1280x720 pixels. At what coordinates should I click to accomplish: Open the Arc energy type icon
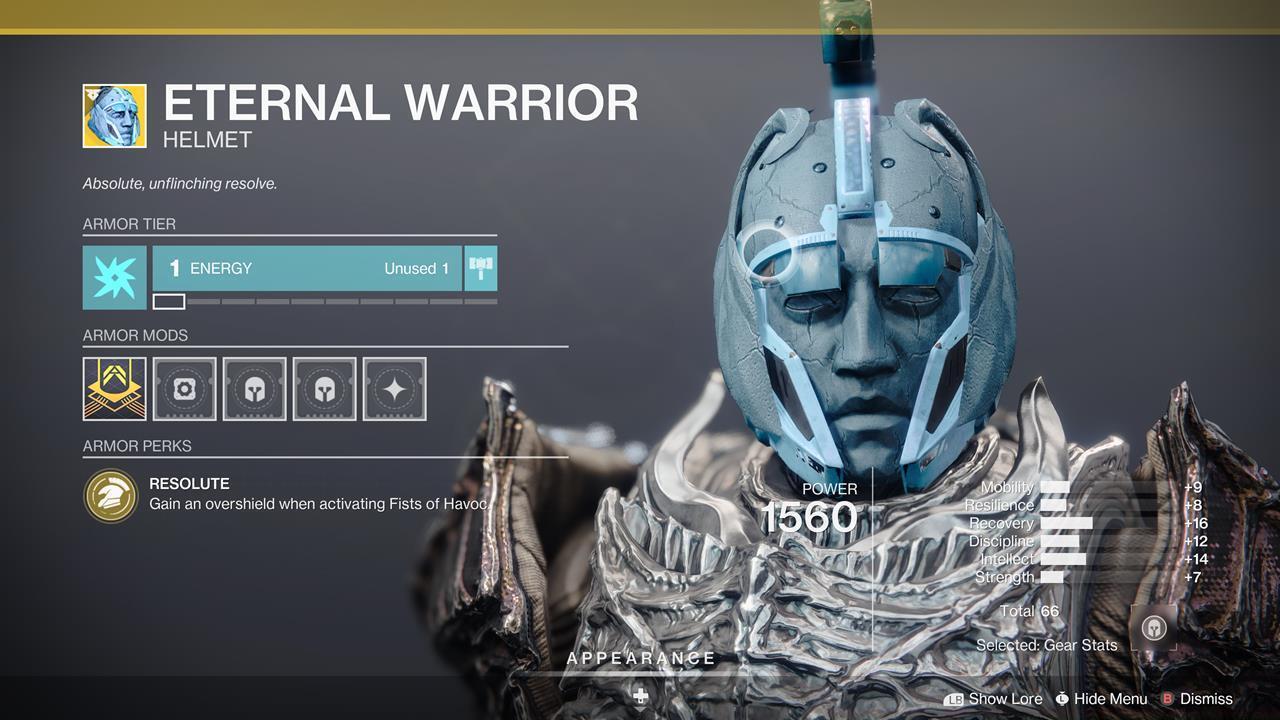pyautogui.click(x=114, y=277)
